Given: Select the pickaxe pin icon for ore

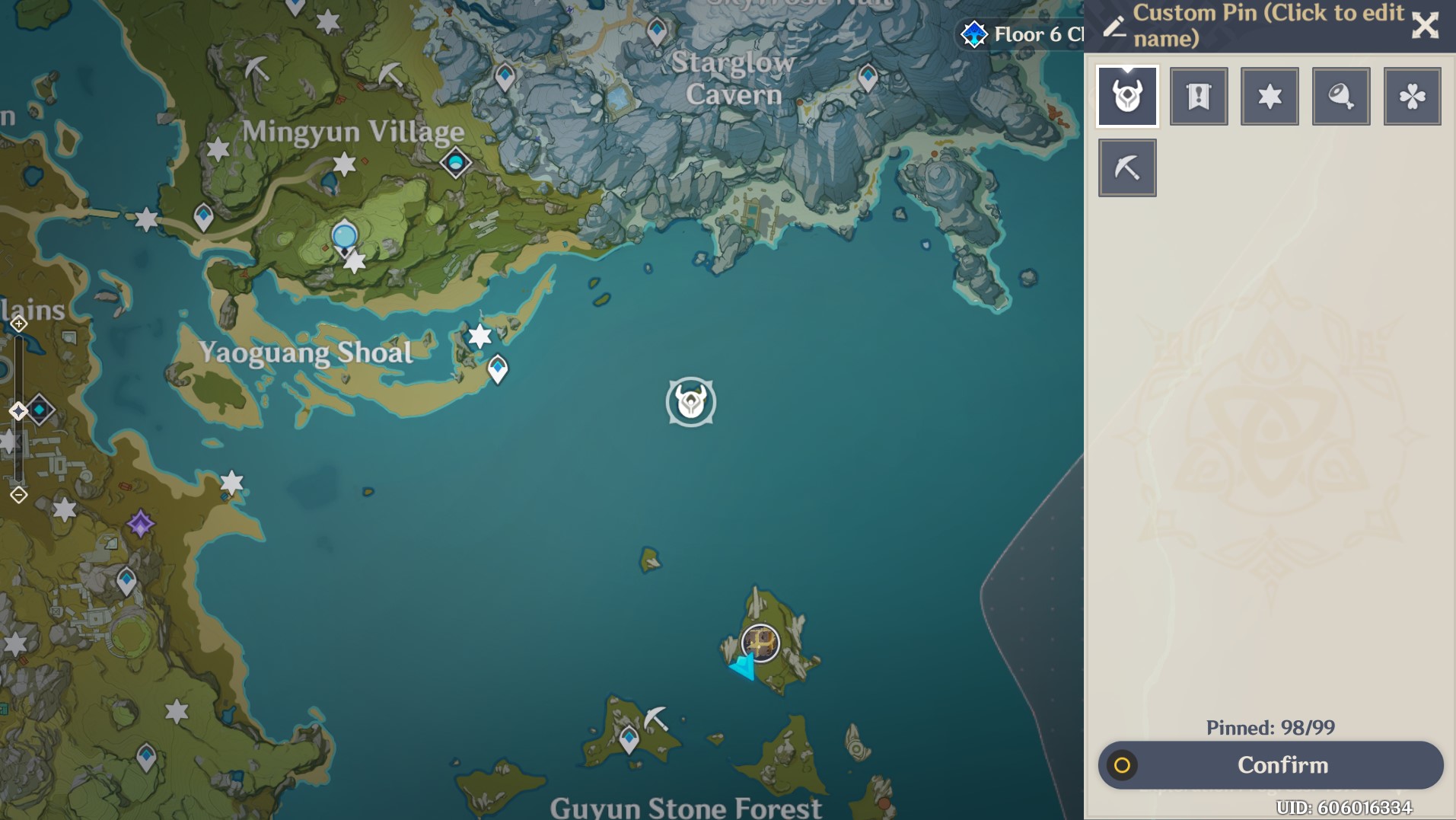Looking at the screenshot, I should click(1129, 167).
